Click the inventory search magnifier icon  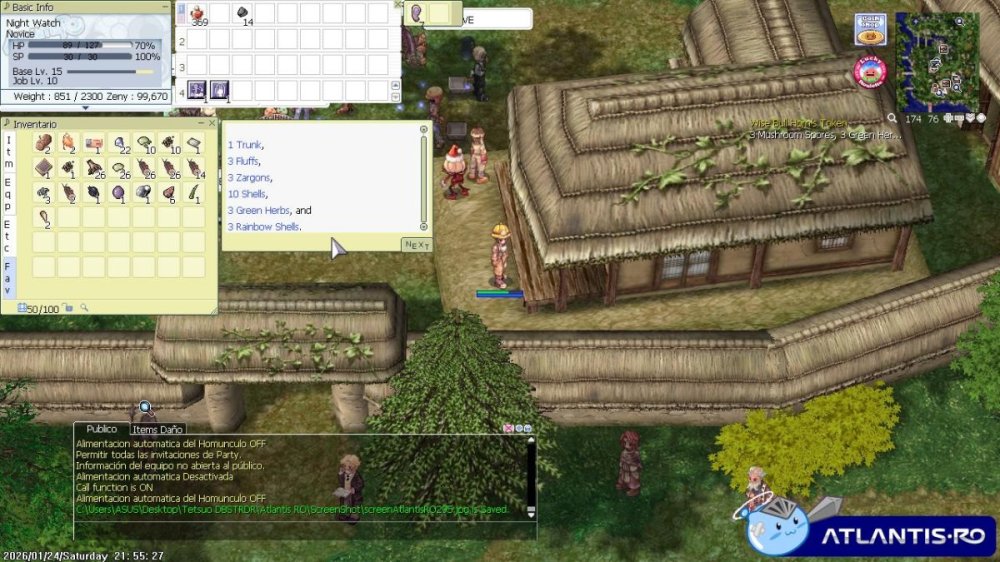point(85,308)
